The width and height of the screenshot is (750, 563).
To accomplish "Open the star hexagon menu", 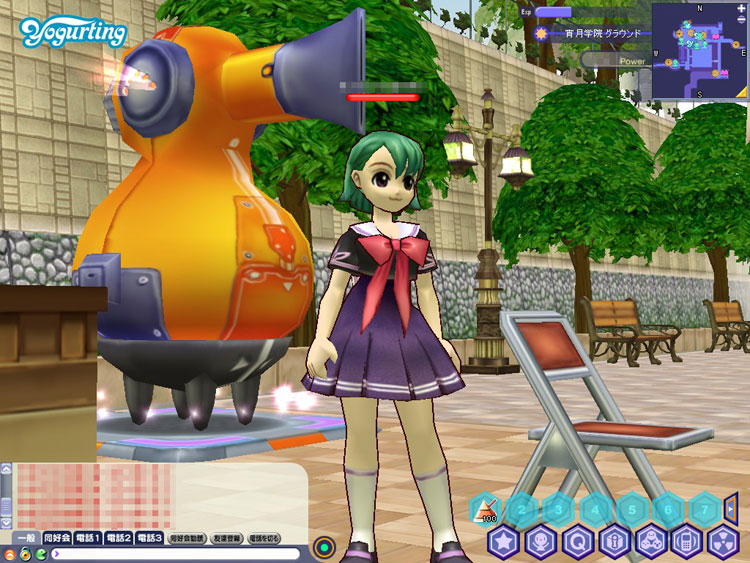I will coord(502,543).
